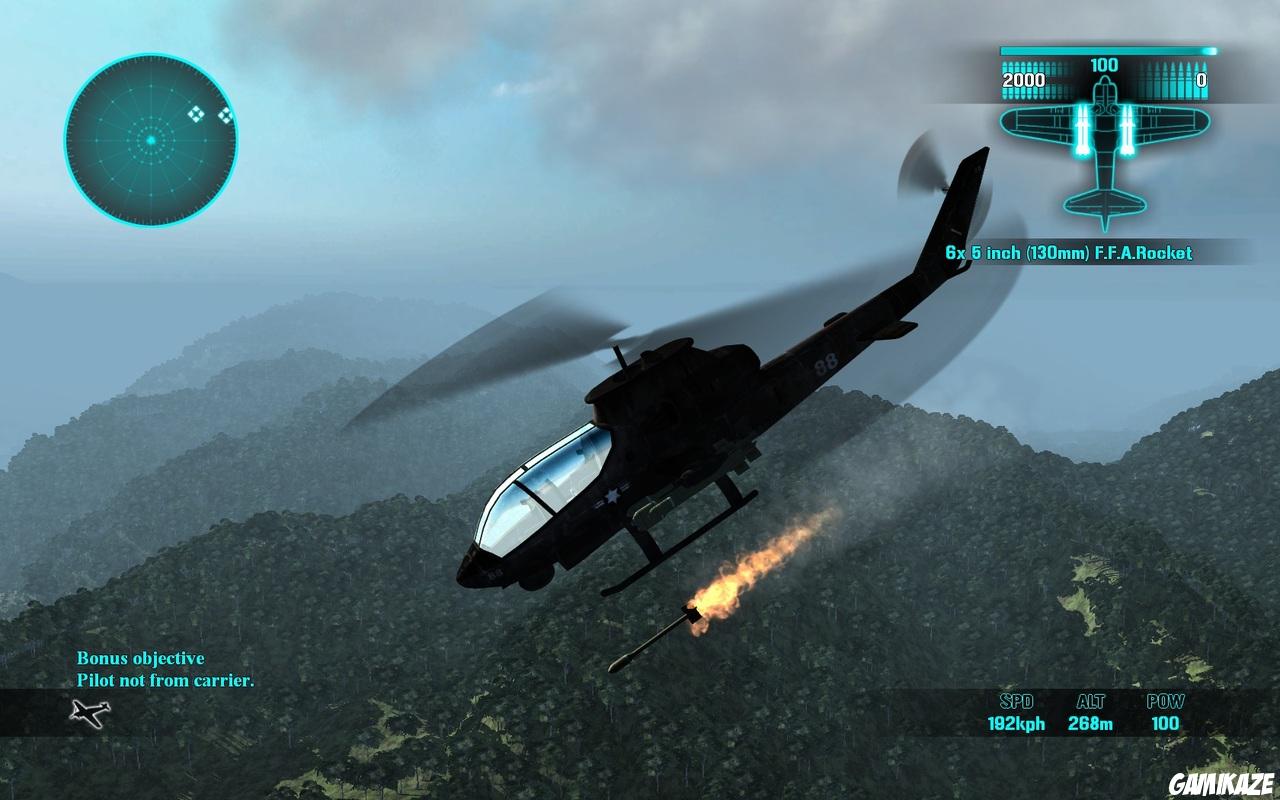Open the 6x 5 inch F.F.A.Rocket weapon label
Screen dimensions: 1280x800
pos(1070,253)
